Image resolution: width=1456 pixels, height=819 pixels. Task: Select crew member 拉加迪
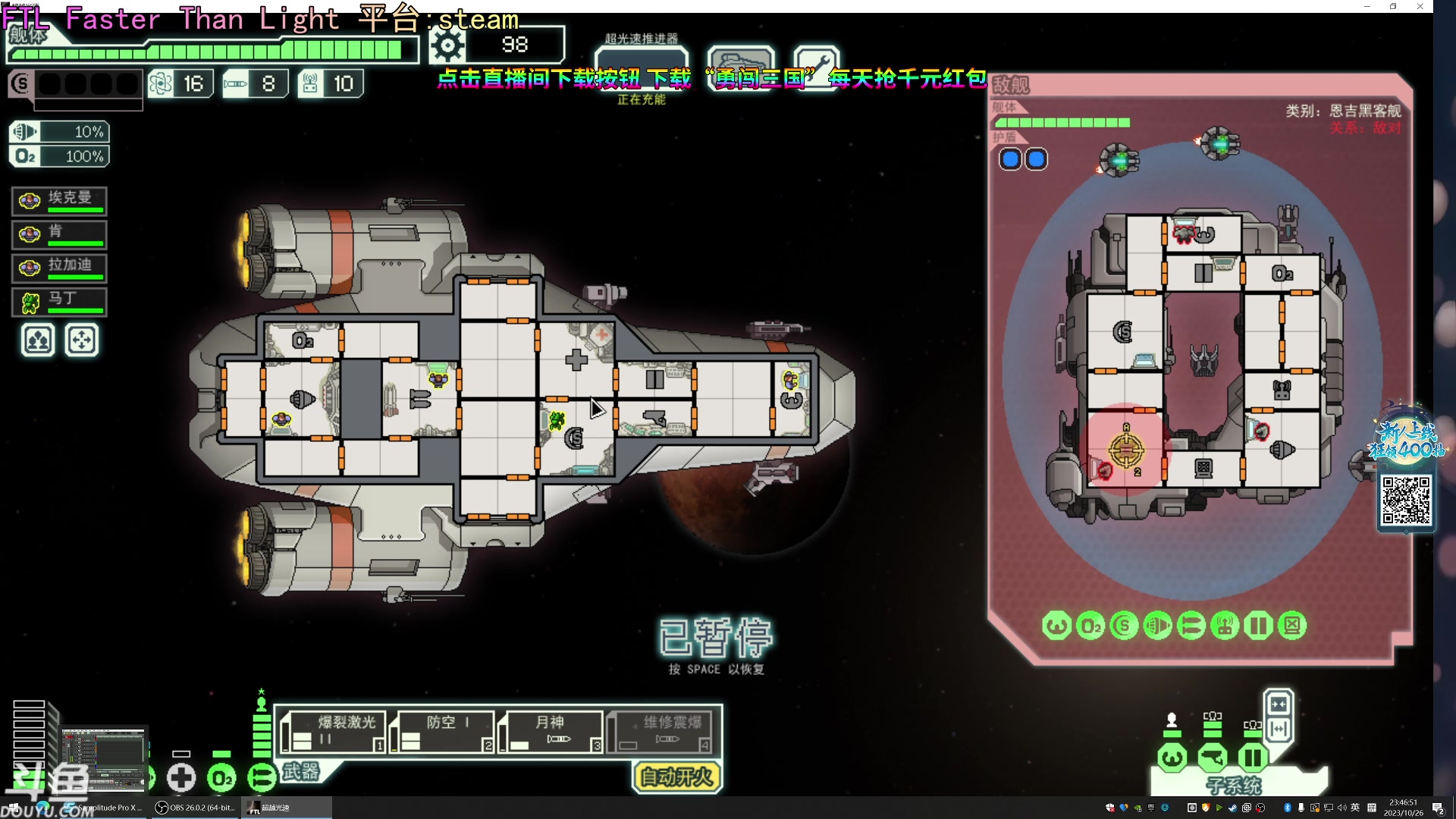59,268
